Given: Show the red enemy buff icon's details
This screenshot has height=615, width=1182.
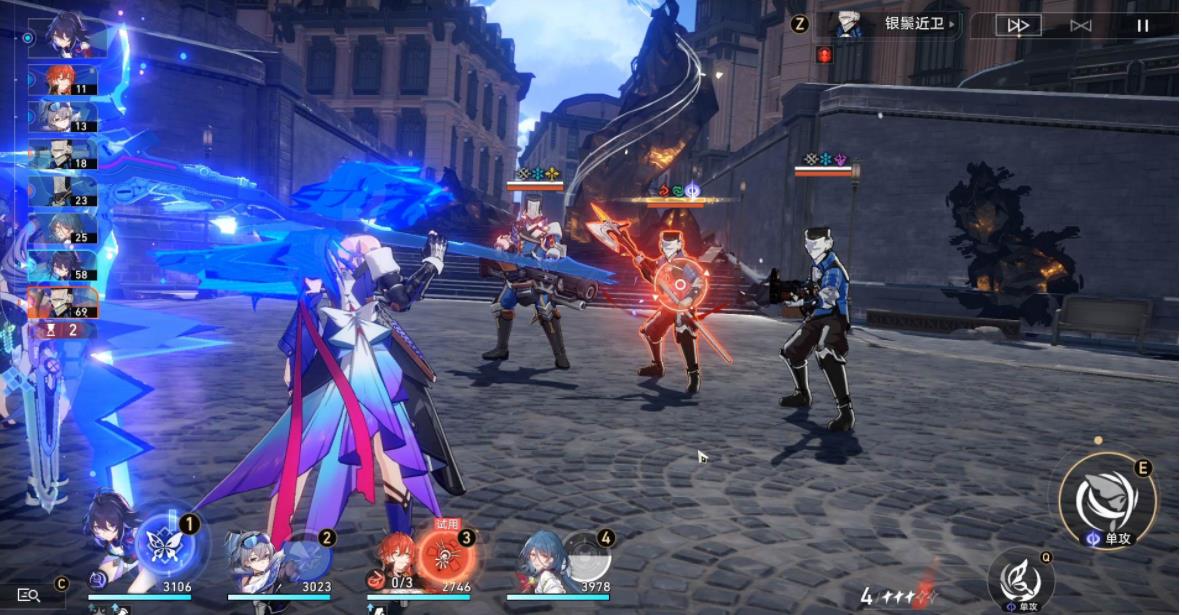Looking at the screenshot, I should (824, 54).
